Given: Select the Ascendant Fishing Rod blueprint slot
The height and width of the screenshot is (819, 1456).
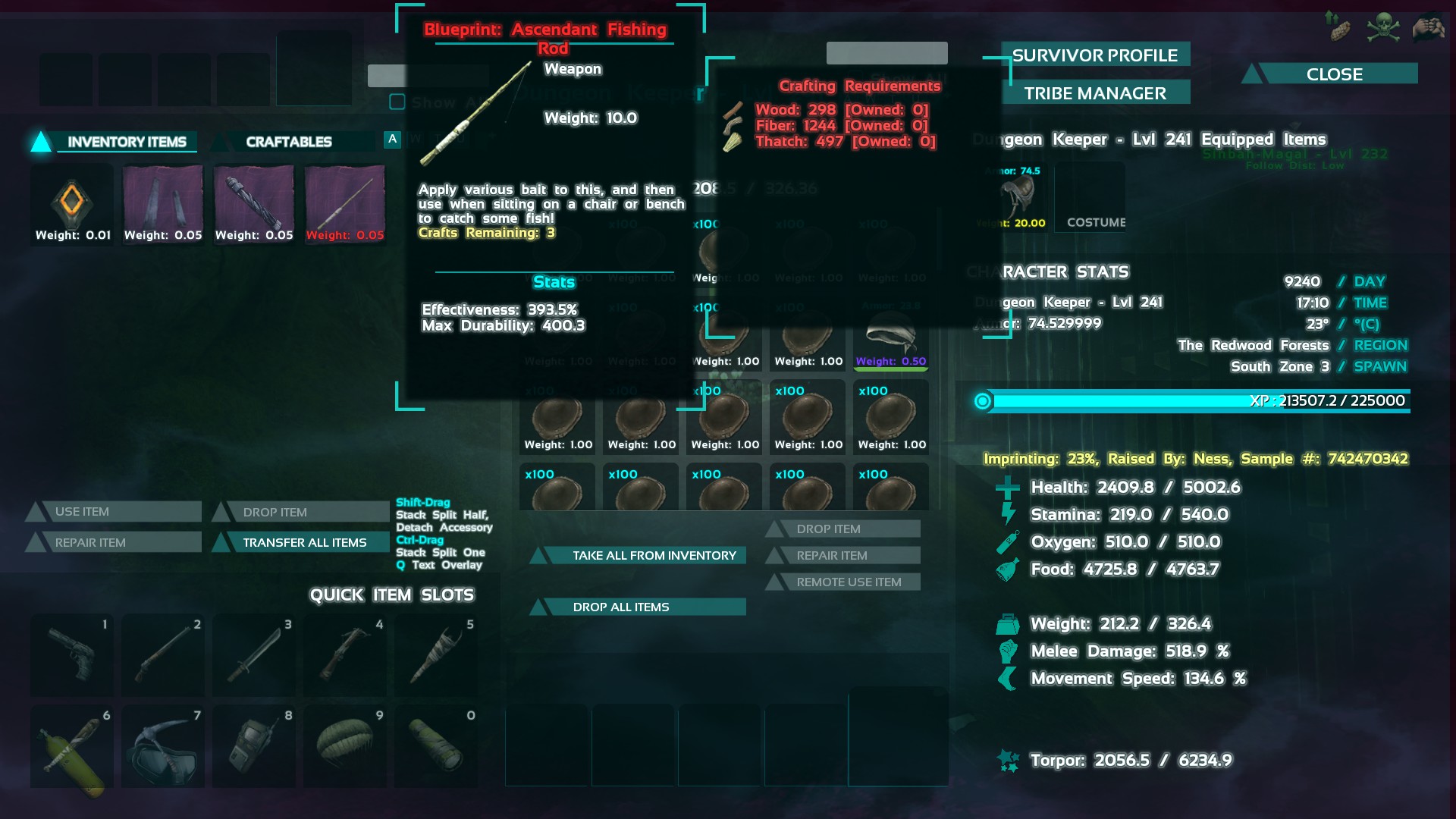Looking at the screenshot, I should tap(345, 203).
